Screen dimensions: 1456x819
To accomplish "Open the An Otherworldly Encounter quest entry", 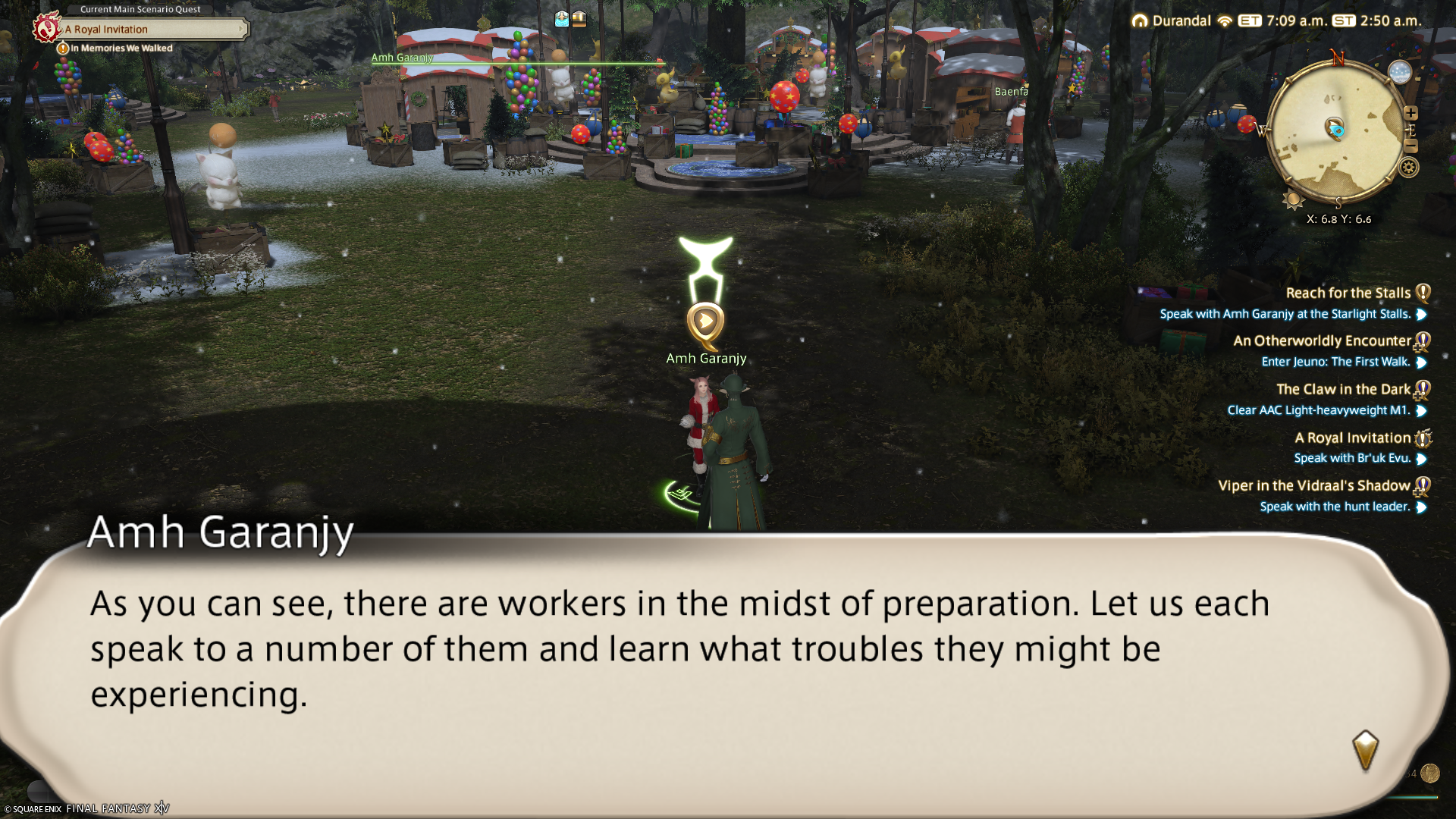I will (x=1322, y=341).
